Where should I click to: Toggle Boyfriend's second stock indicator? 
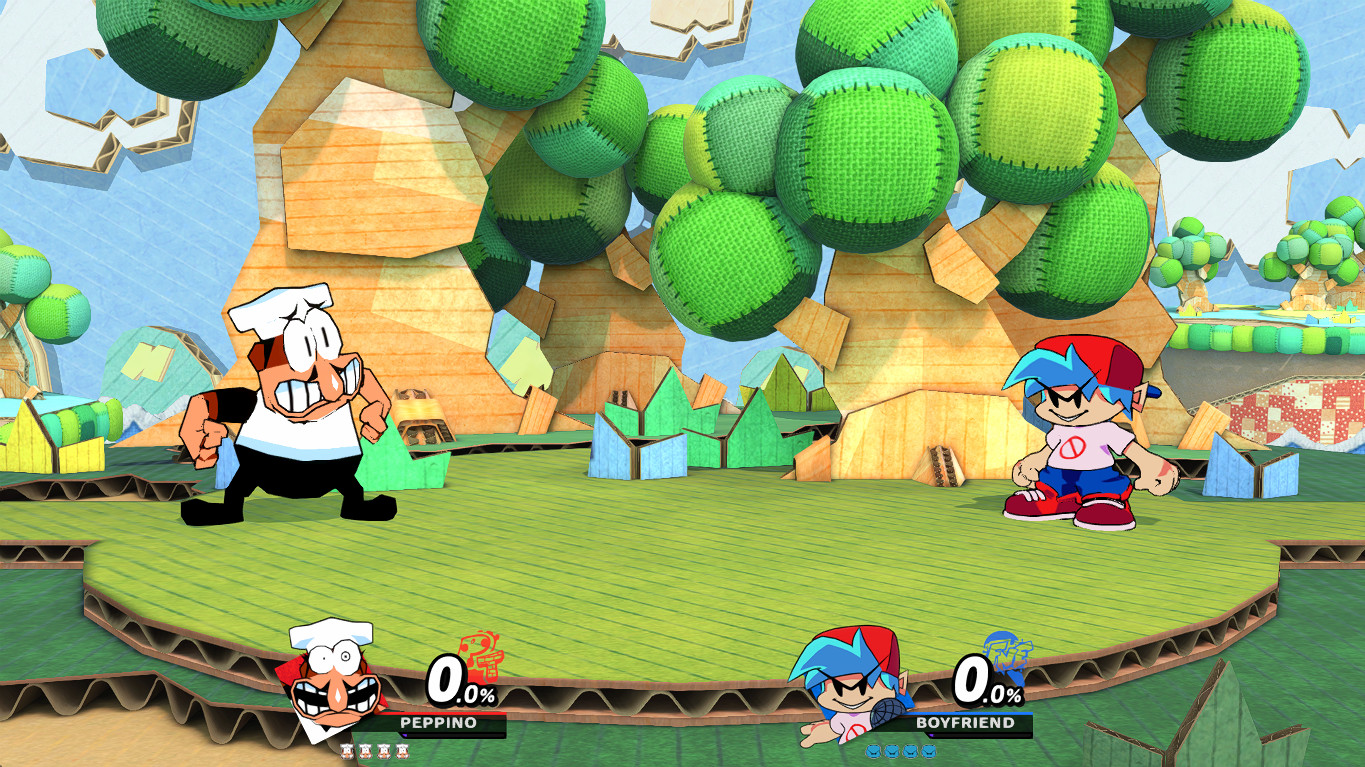tap(891, 752)
